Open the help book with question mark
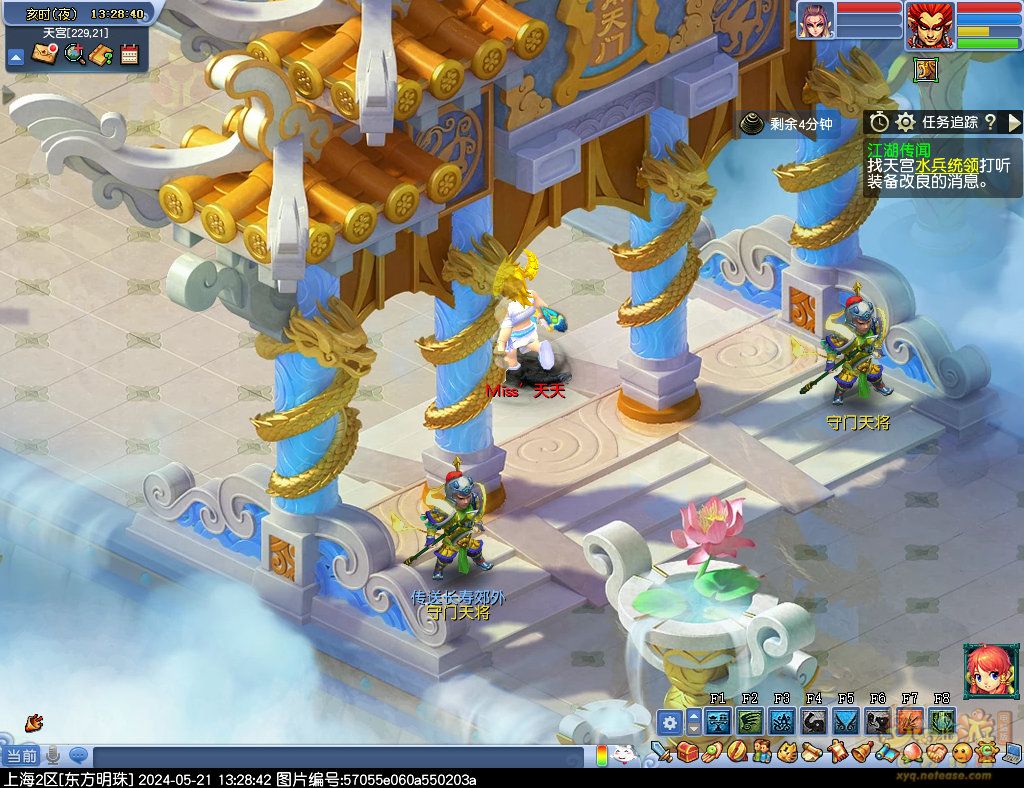 click(100, 55)
